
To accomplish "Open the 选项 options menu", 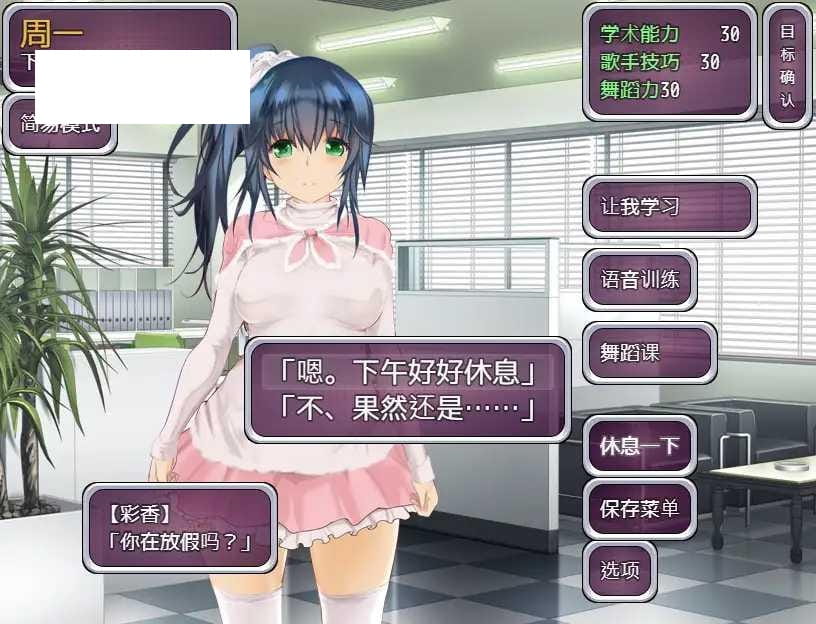I will (620, 571).
